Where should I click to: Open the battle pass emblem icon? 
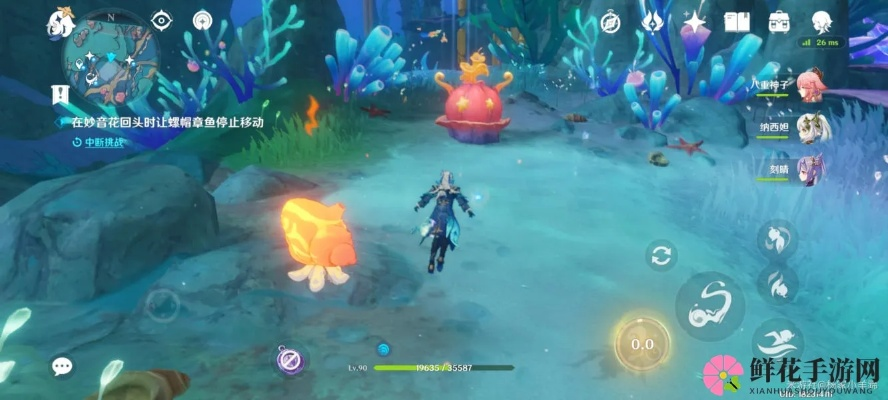pos(653,21)
